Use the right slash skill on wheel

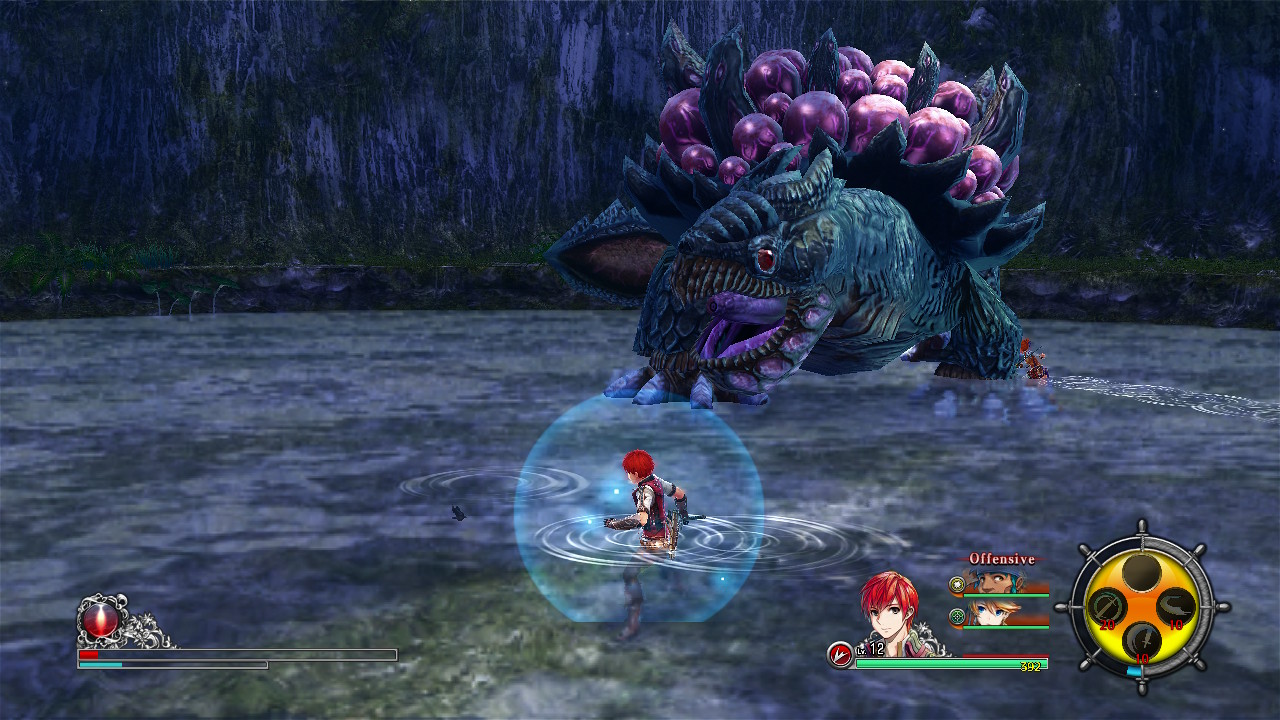pyautogui.click(x=1176, y=606)
